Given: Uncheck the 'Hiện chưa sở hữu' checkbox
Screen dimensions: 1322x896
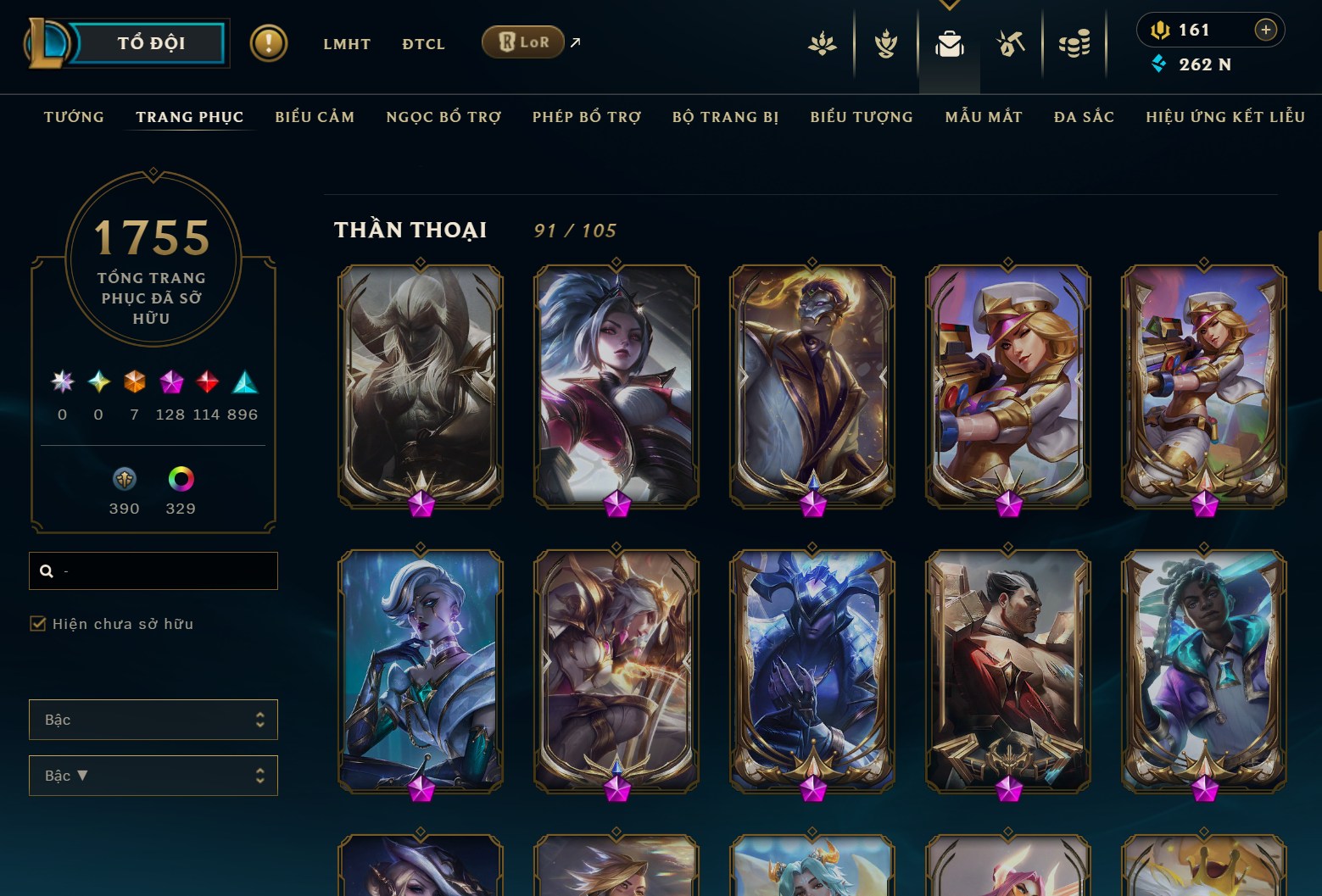Looking at the screenshot, I should (39, 623).
